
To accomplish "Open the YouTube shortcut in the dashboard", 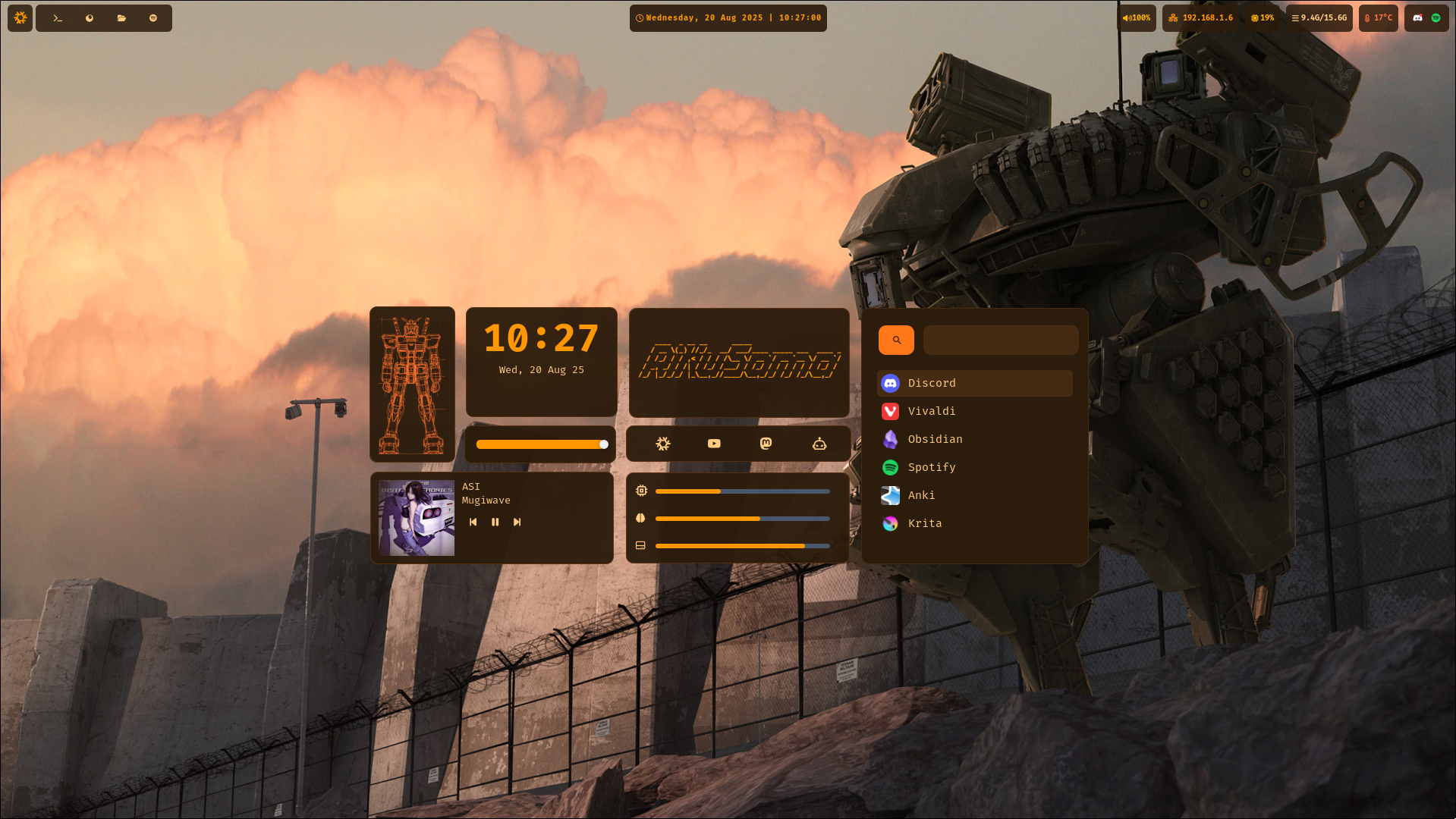I will [714, 444].
